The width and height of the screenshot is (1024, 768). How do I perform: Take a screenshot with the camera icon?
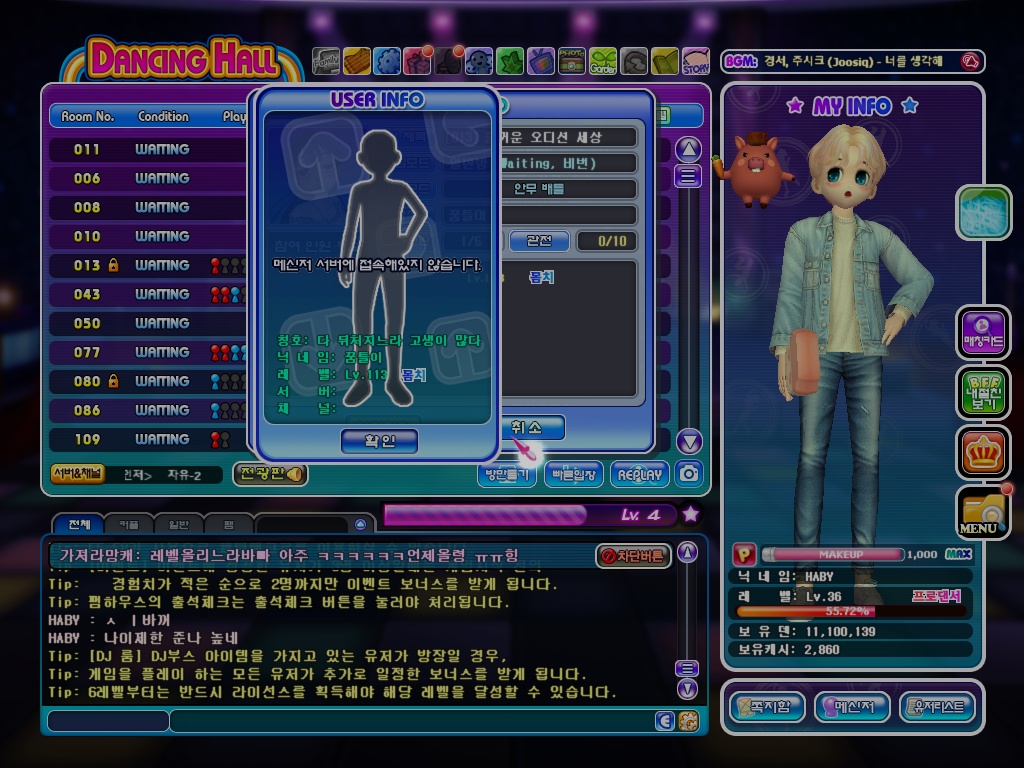(688, 474)
